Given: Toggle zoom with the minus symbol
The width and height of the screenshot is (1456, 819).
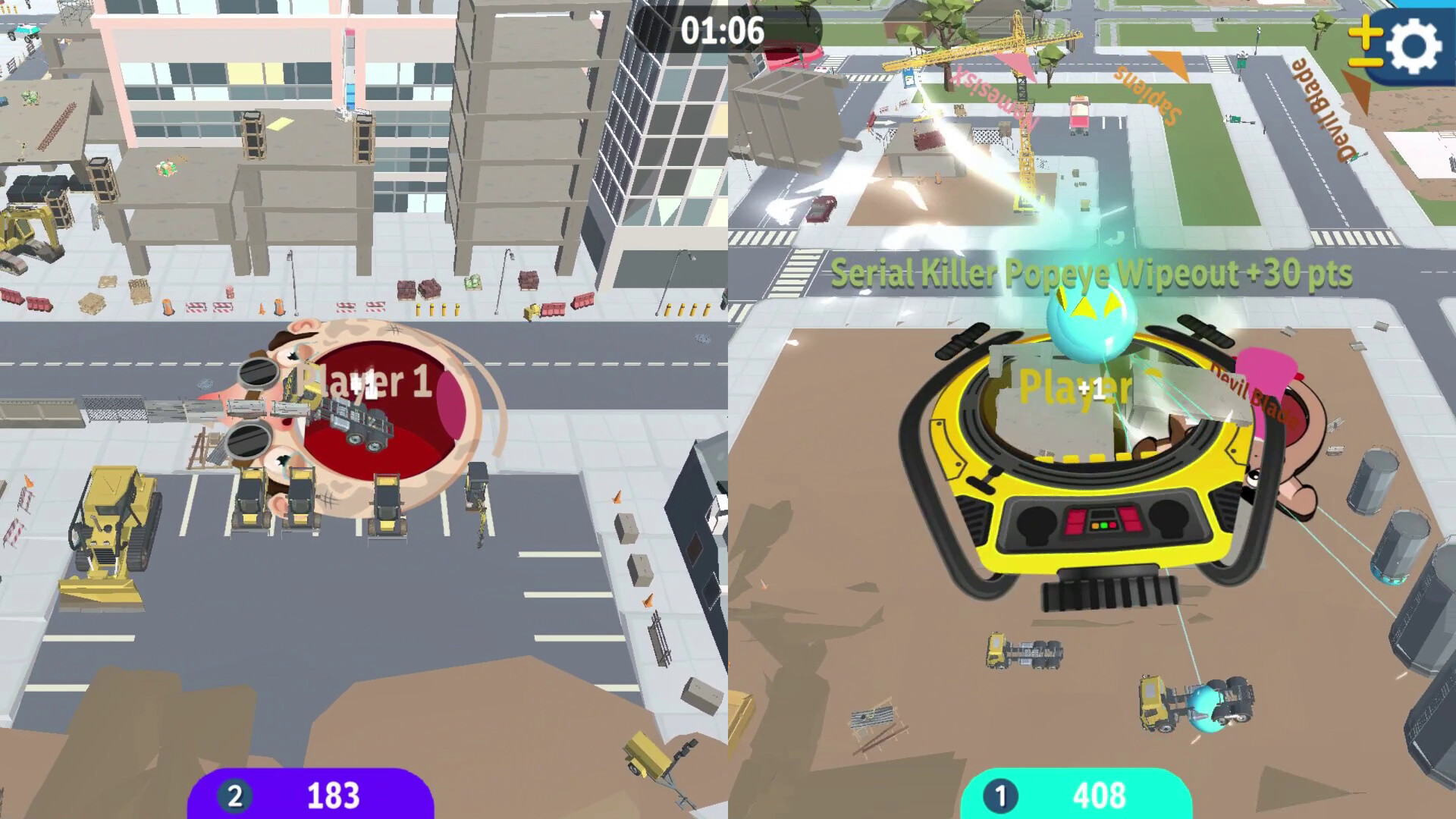Looking at the screenshot, I should coord(1365,63).
